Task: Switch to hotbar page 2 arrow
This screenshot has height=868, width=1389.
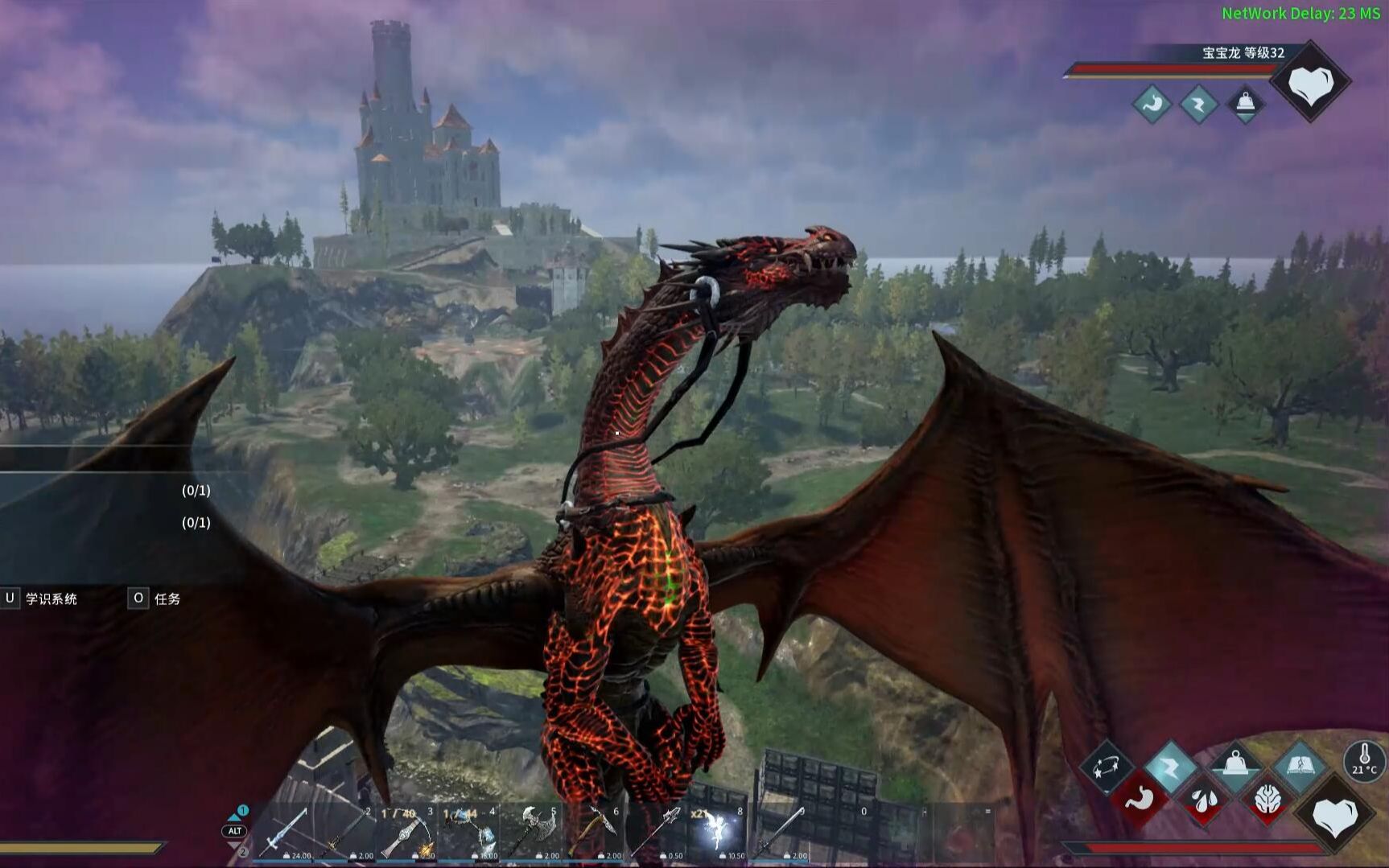Action: [236, 848]
